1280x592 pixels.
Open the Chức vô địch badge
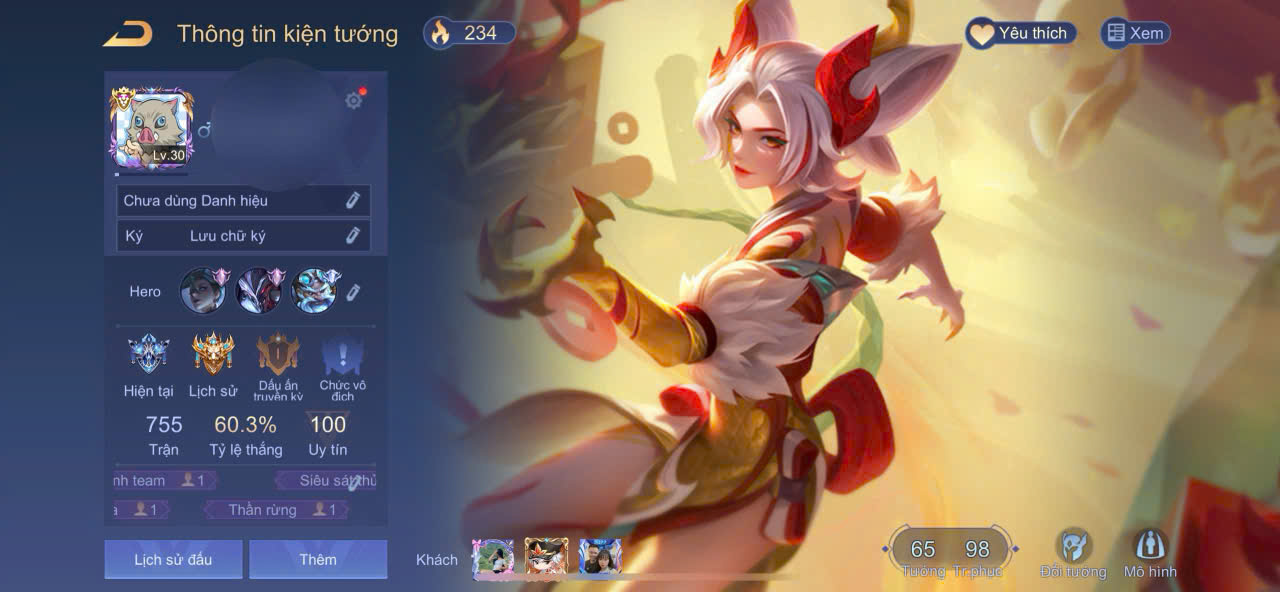tap(342, 357)
